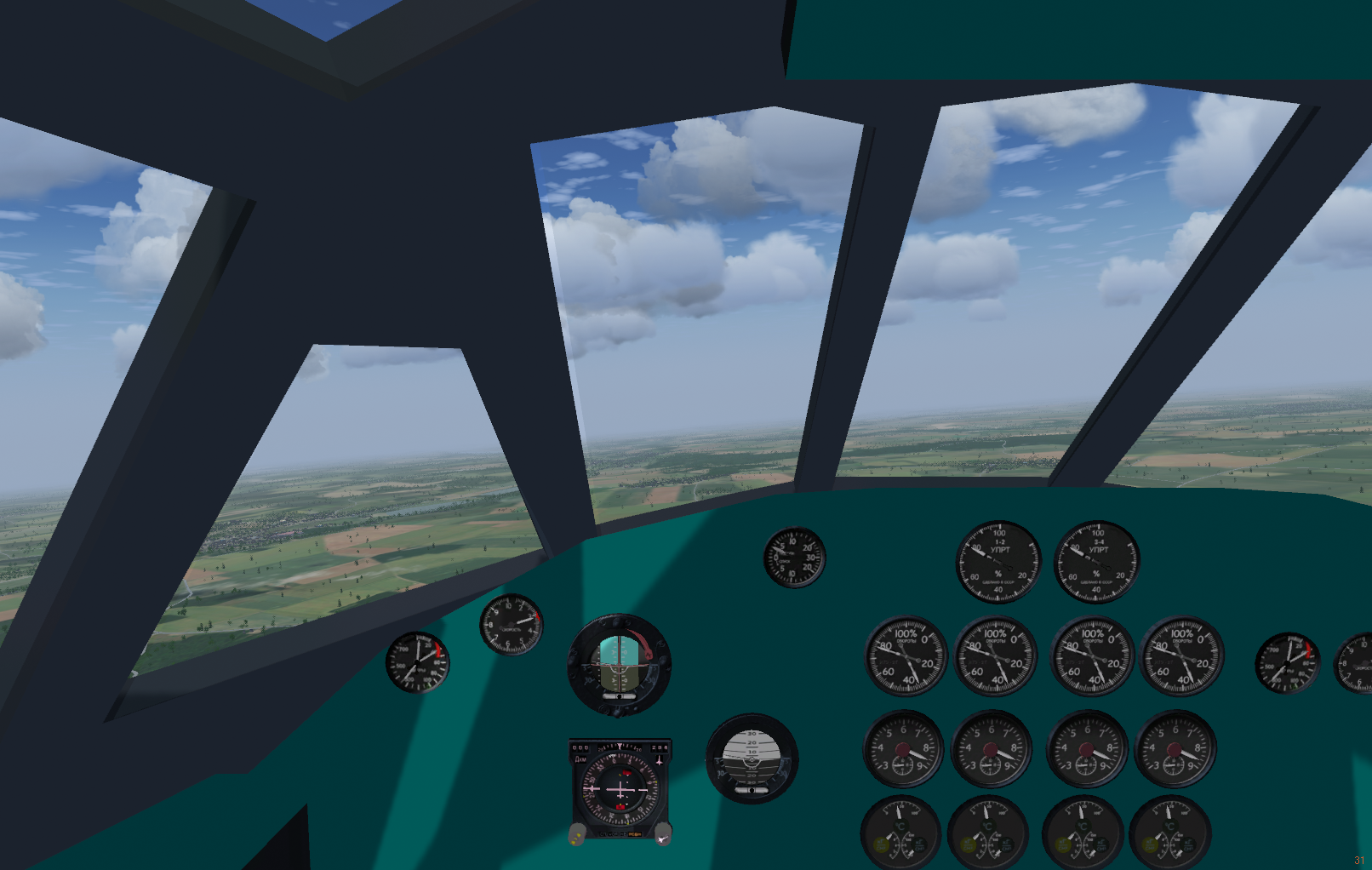Turn the HSI knob with yellow markings
This screenshot has height=870, width=1372.
click(x=577, y=835)
